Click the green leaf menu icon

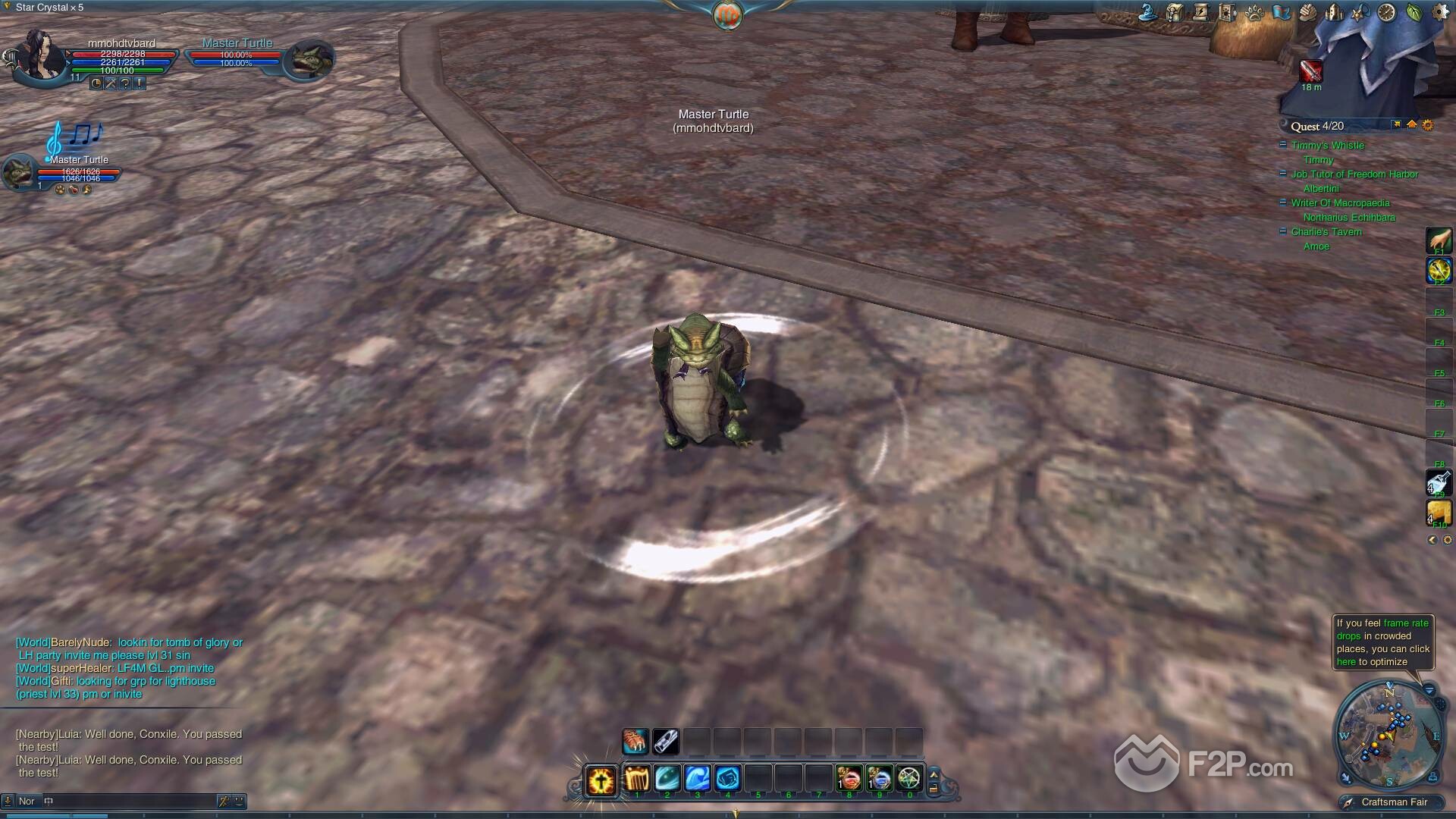point(1414,12)
